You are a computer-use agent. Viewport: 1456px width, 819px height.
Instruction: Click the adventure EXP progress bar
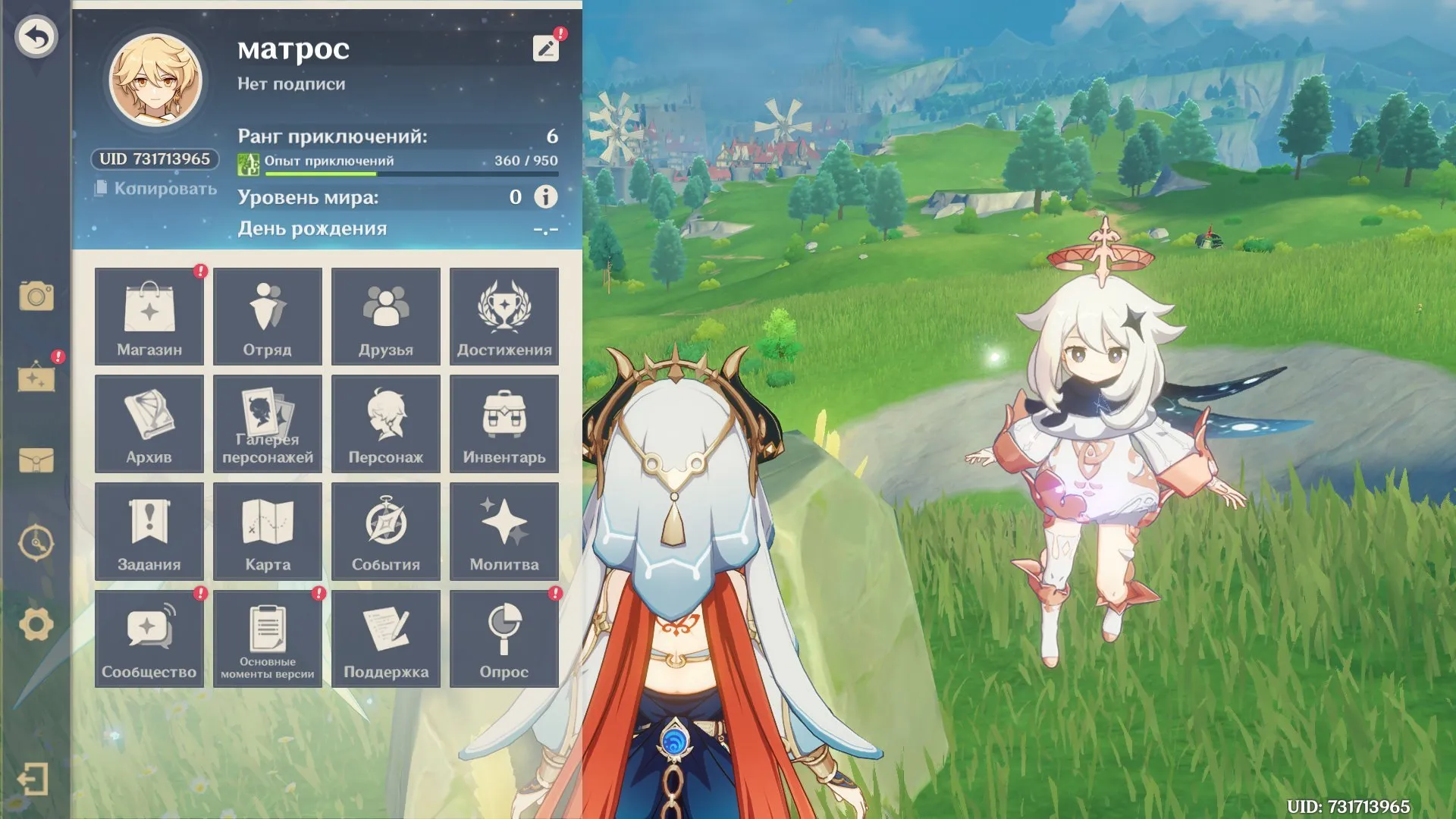tap(409, 173)
